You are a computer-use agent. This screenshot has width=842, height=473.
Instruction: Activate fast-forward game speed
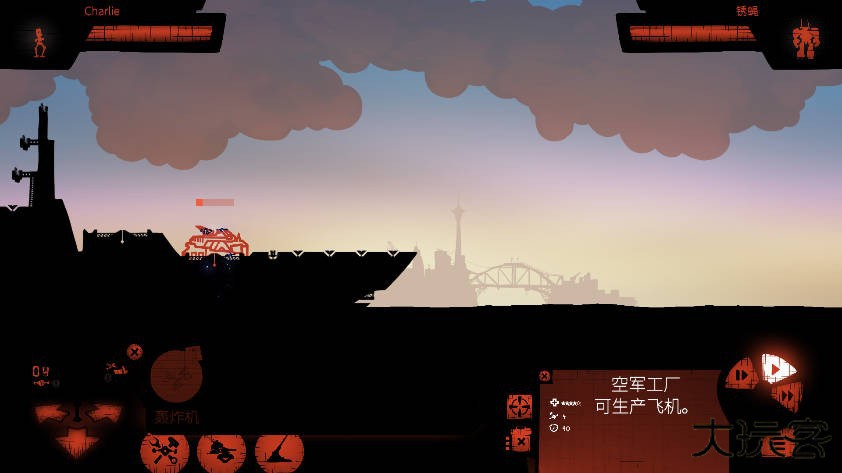[786, 397]
